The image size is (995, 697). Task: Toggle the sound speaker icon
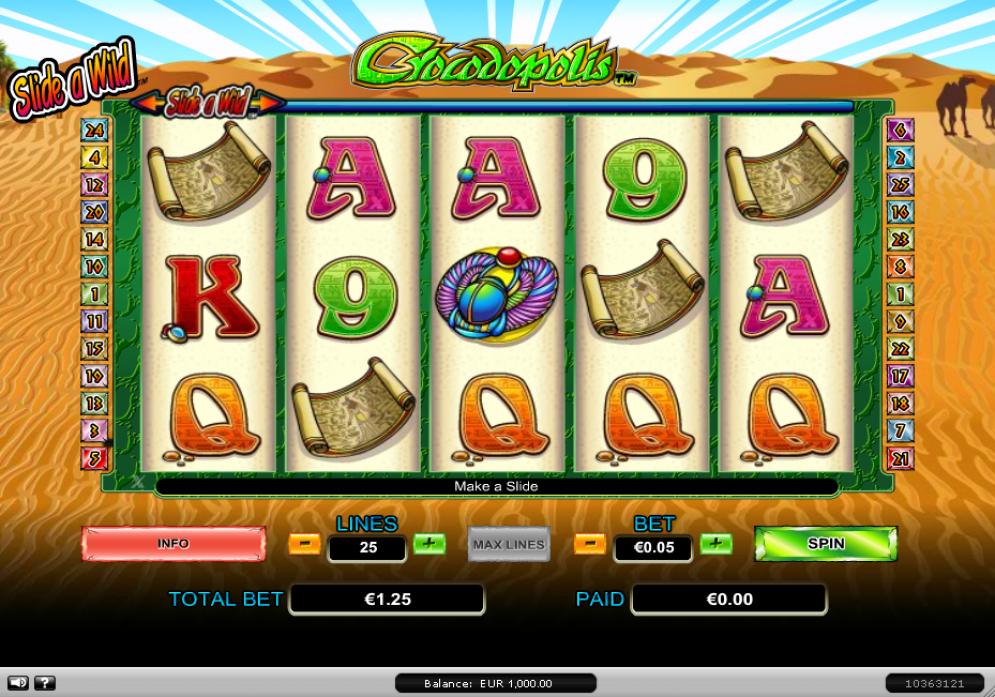pos(17,683)
